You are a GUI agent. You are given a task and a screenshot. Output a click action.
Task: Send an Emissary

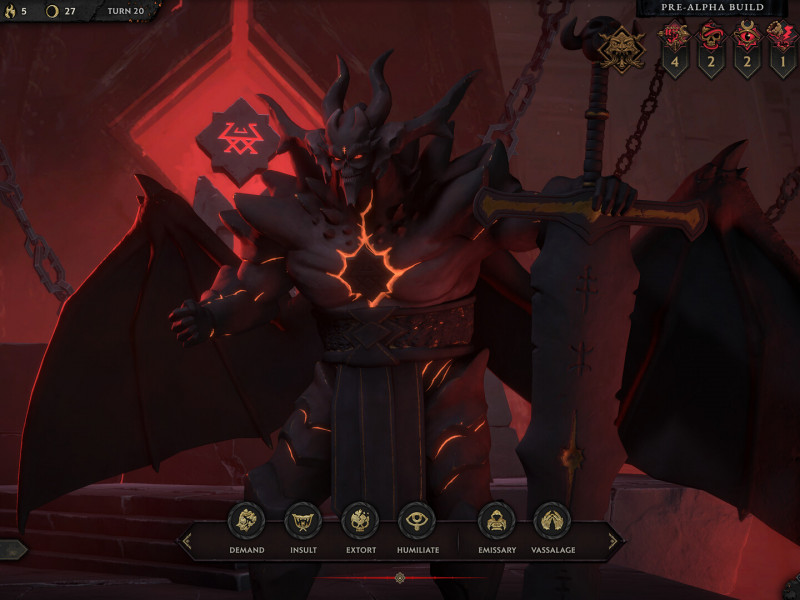click(x=496, y=522)
